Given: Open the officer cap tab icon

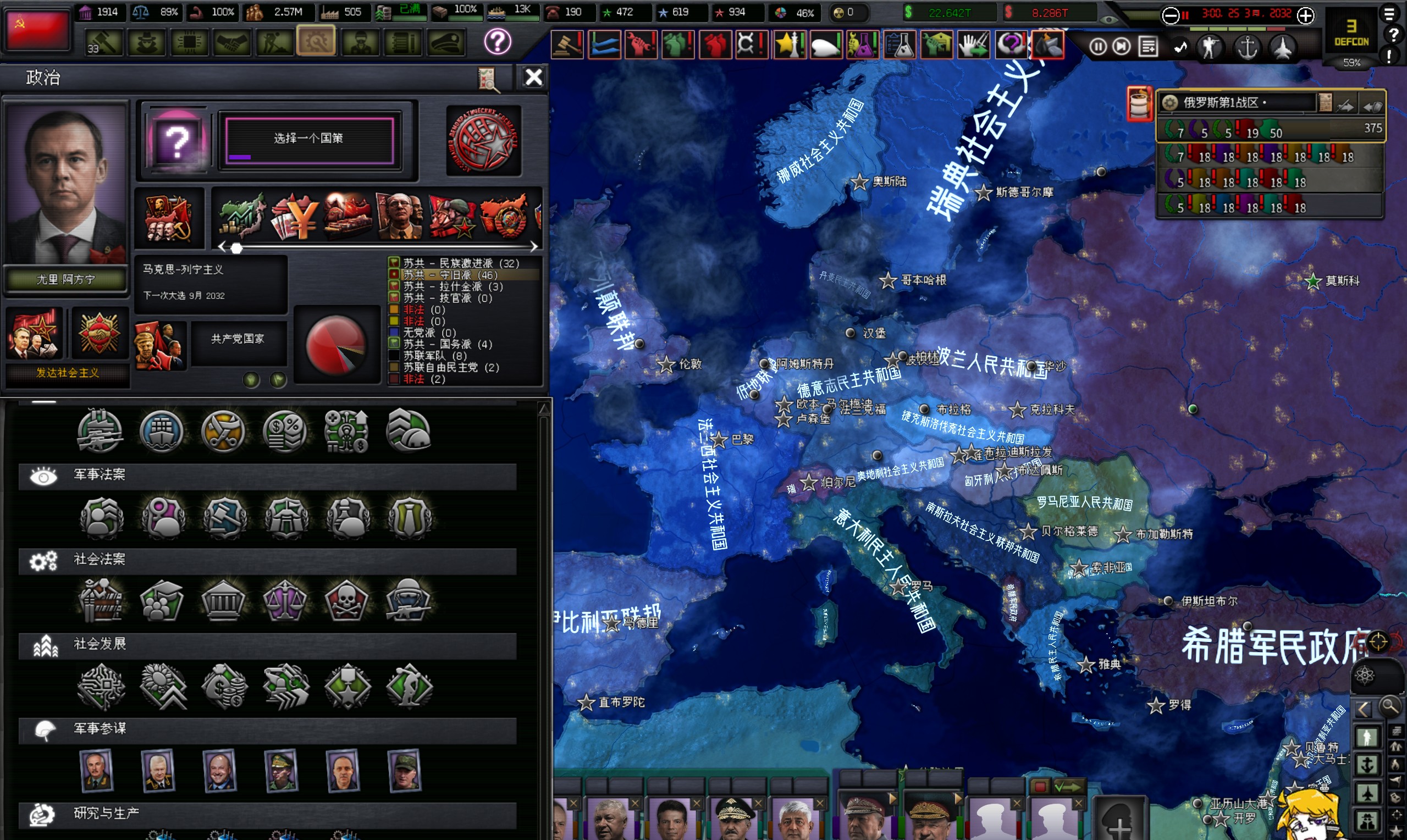Looking at the screenshot, I should (445, 42).
